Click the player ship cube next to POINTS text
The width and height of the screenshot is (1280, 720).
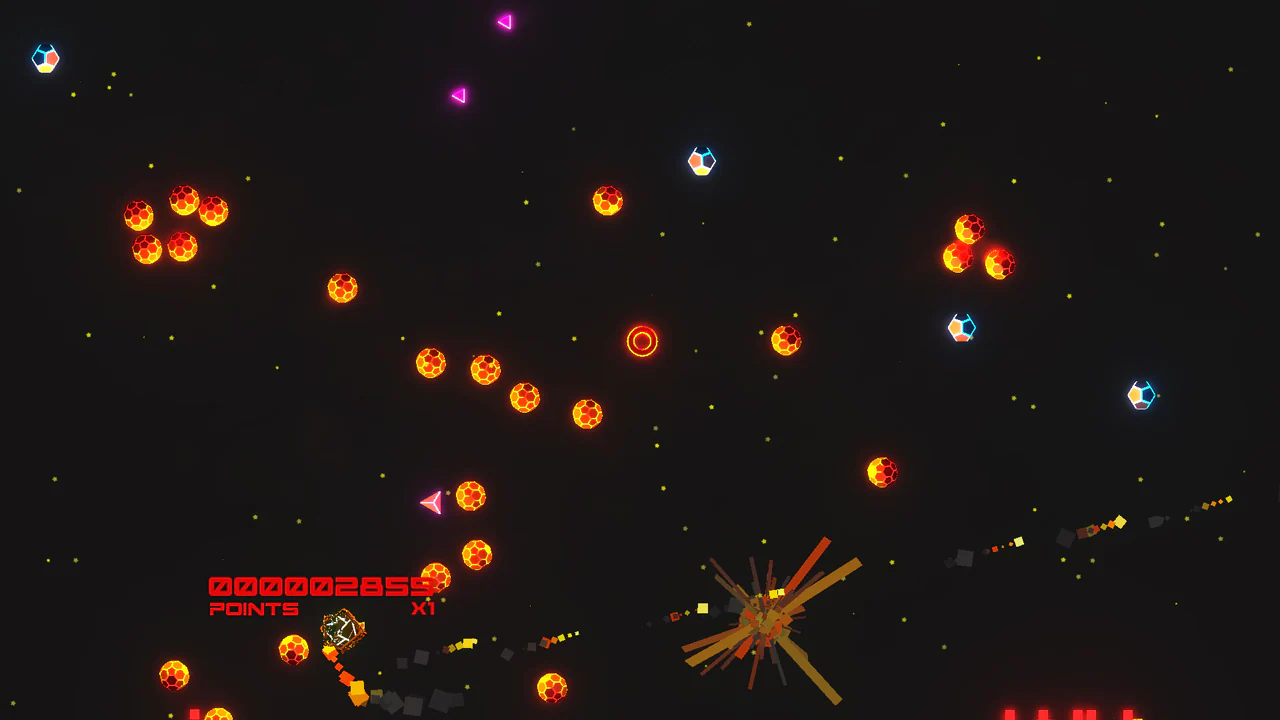340,628
